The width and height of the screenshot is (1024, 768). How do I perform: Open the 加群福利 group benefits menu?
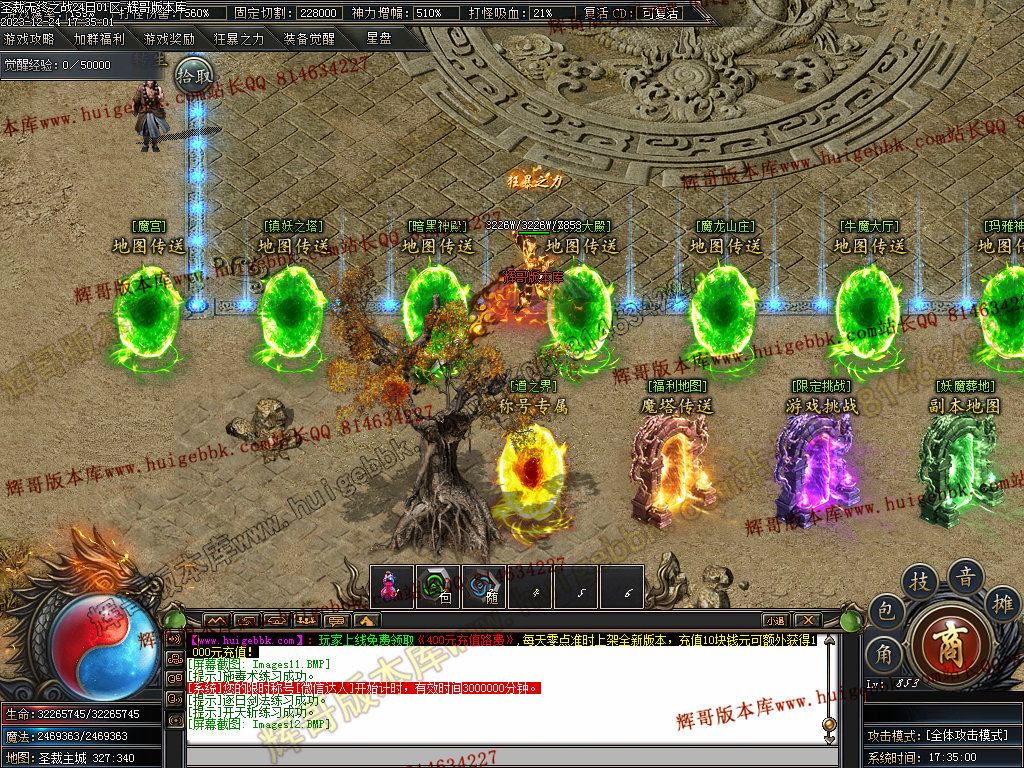click(x=99, y=39)
